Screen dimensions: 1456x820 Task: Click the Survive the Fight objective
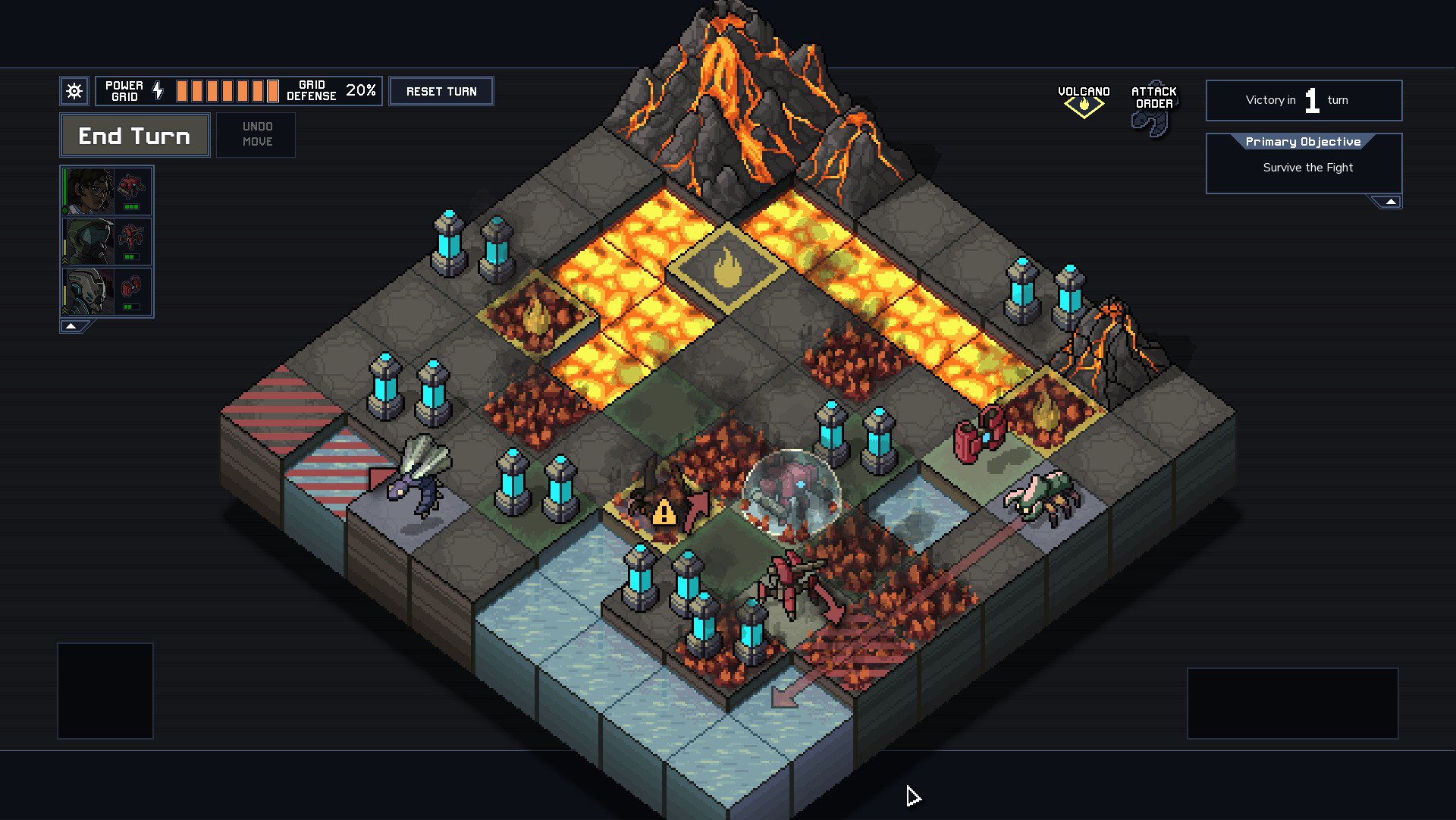click(x=1307, y=168)
